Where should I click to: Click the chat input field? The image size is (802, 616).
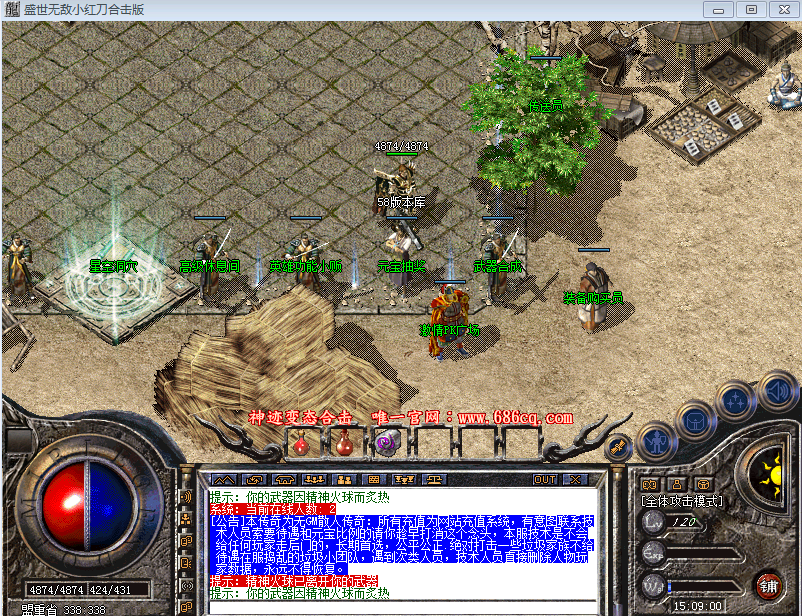pos(400,608)
